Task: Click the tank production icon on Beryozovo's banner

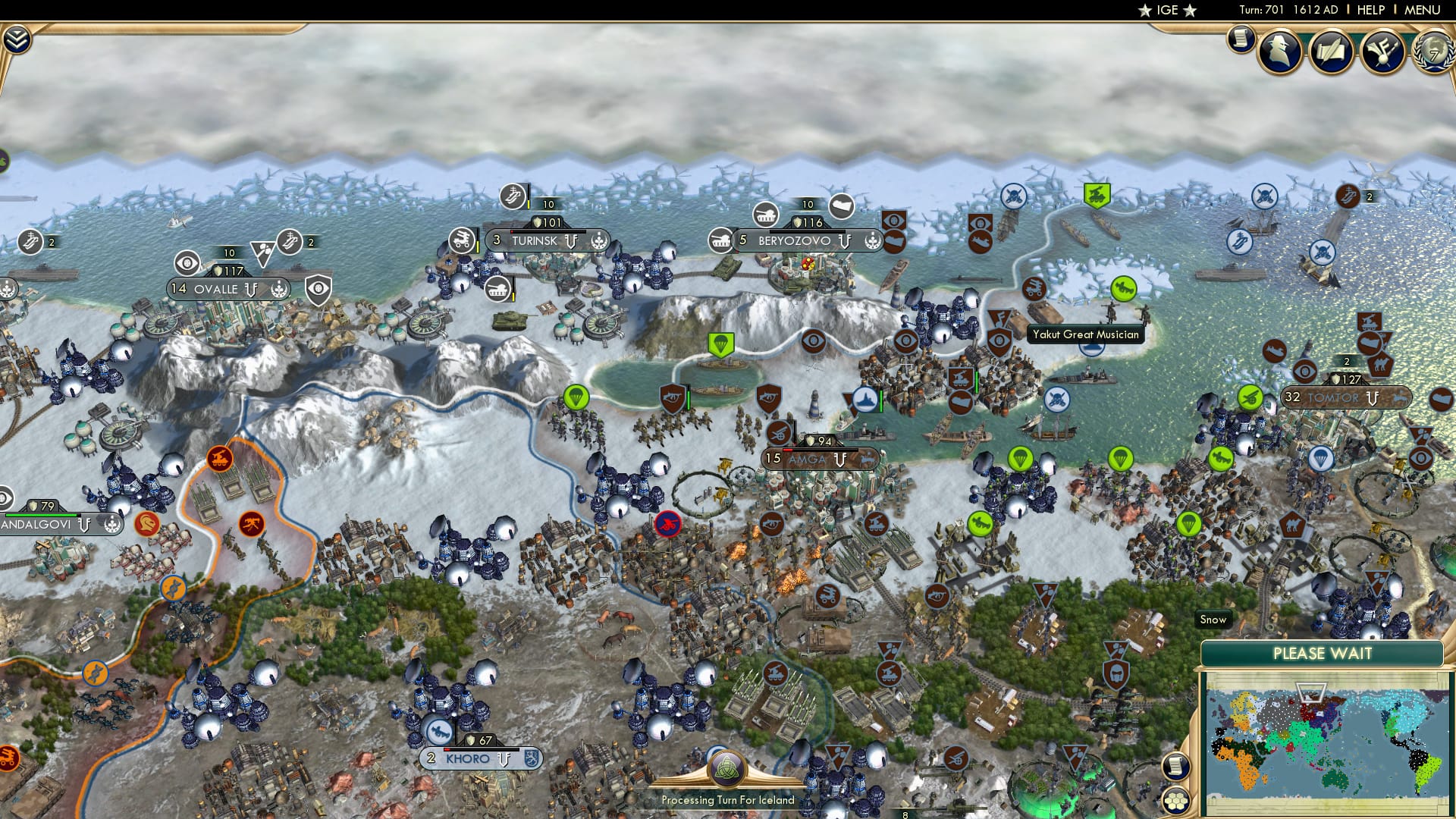Action: (x=720, y=240)
